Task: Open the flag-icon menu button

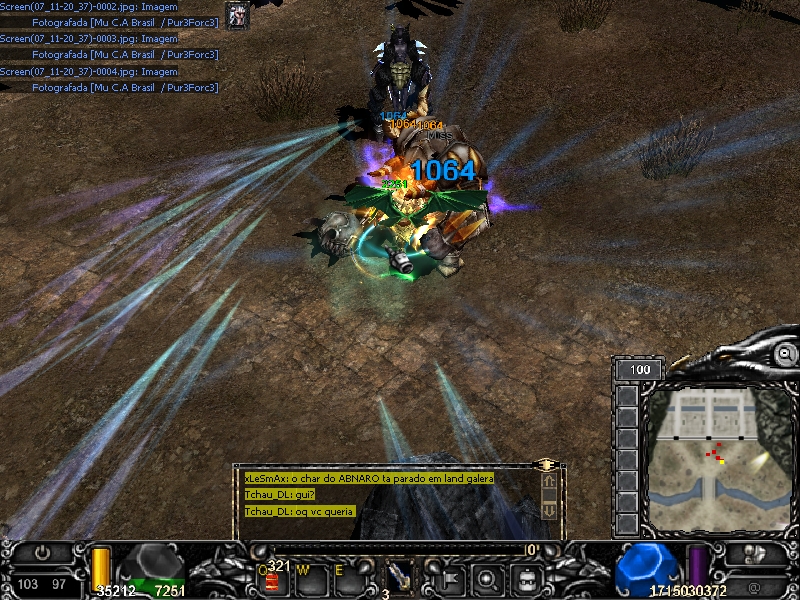Action: (x=448, y=577)
